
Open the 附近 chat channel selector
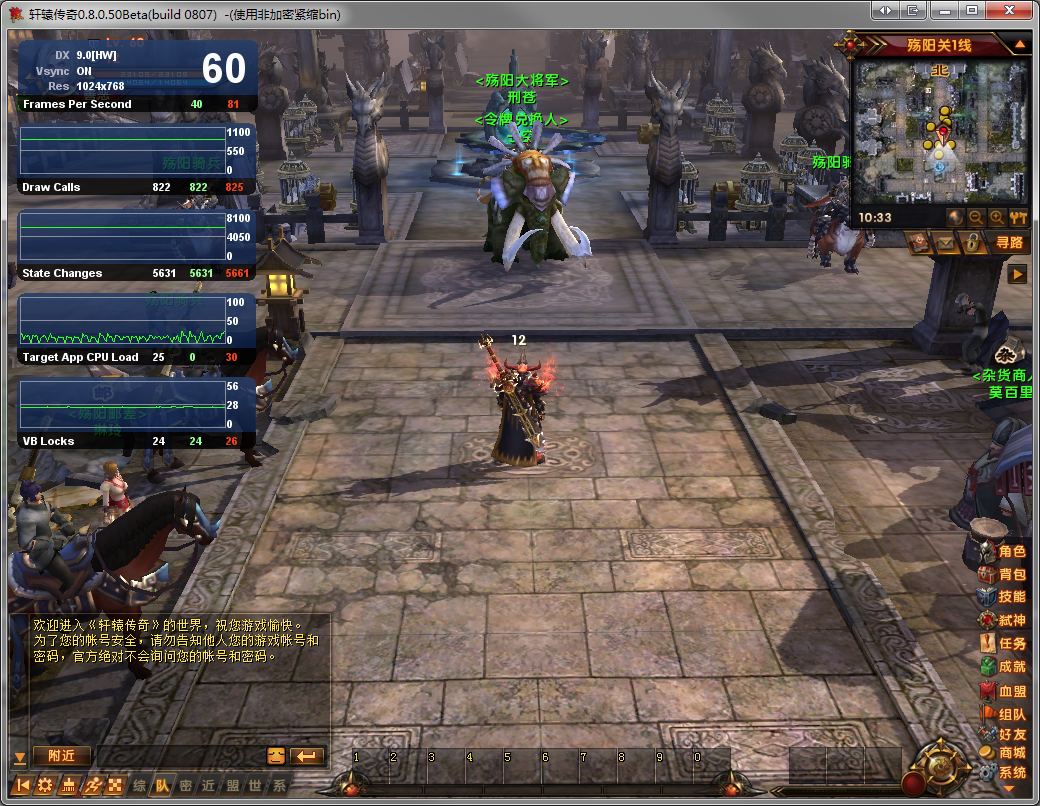pyautogui.click(x=61, y=756)
